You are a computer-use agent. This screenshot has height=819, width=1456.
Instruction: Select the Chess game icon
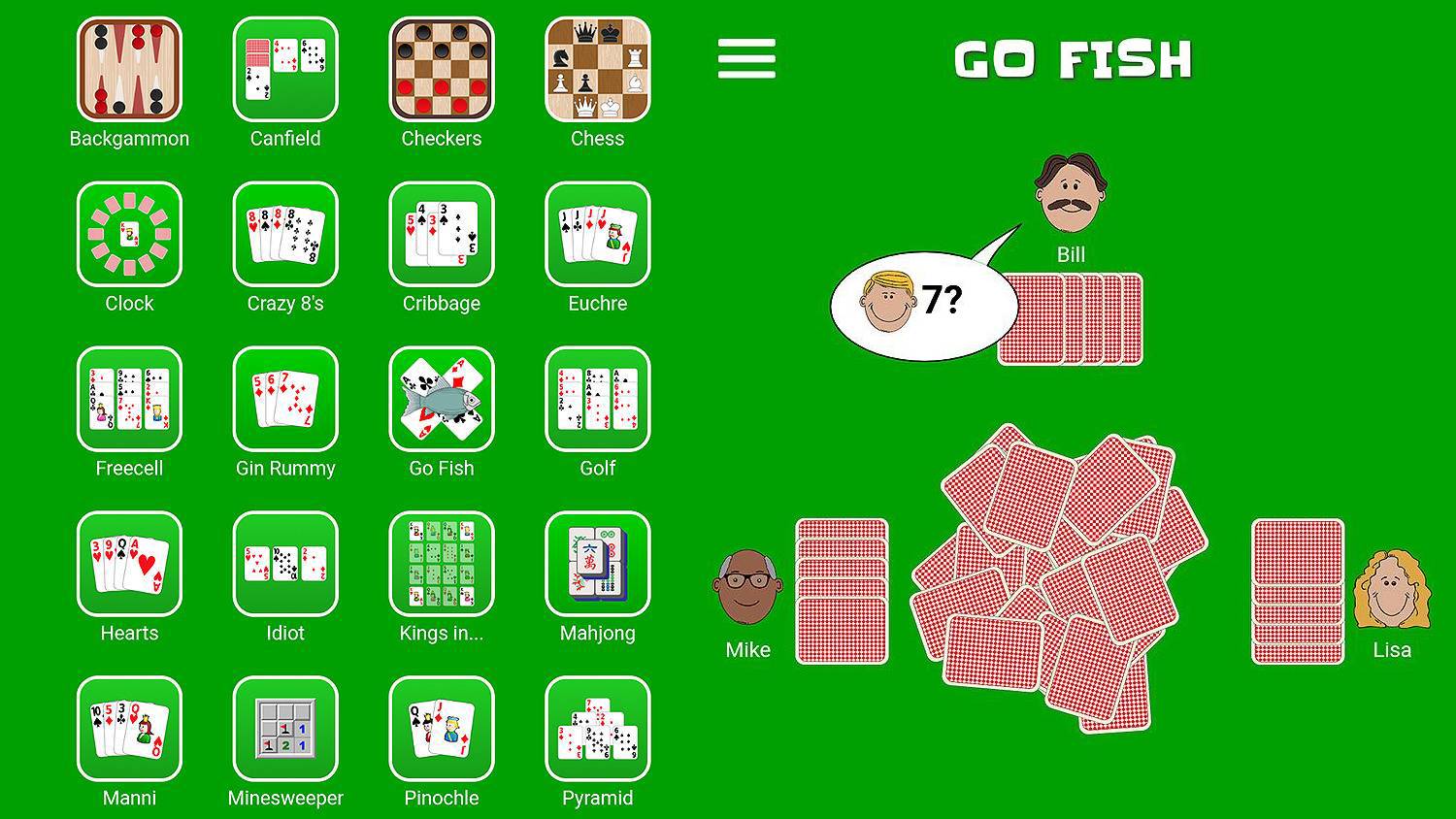pyautogui.click(x=597, y=68)
